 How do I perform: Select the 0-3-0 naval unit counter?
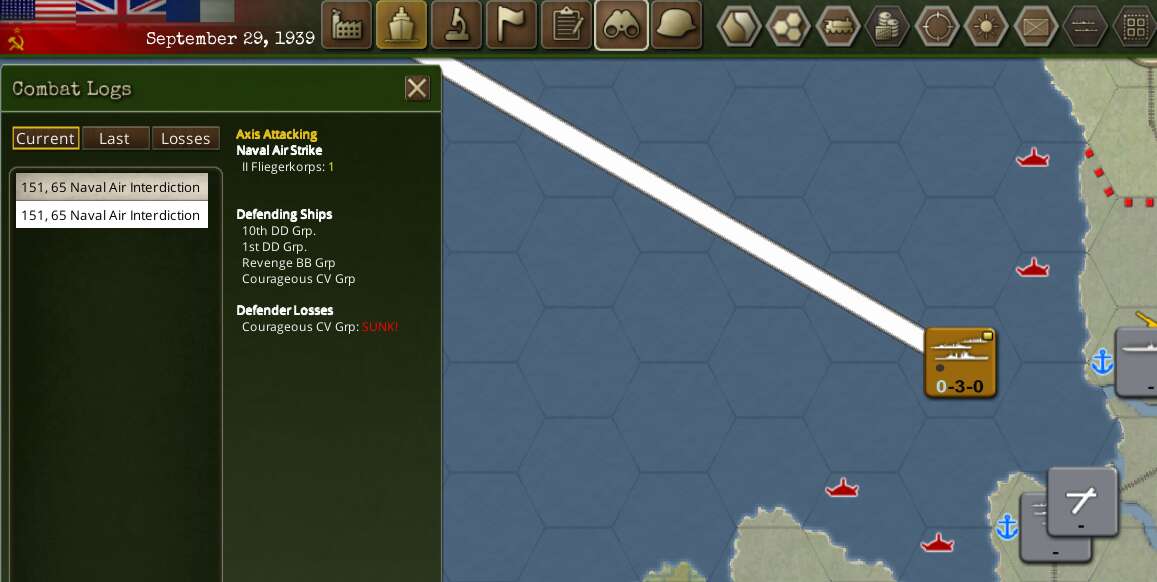960,362
